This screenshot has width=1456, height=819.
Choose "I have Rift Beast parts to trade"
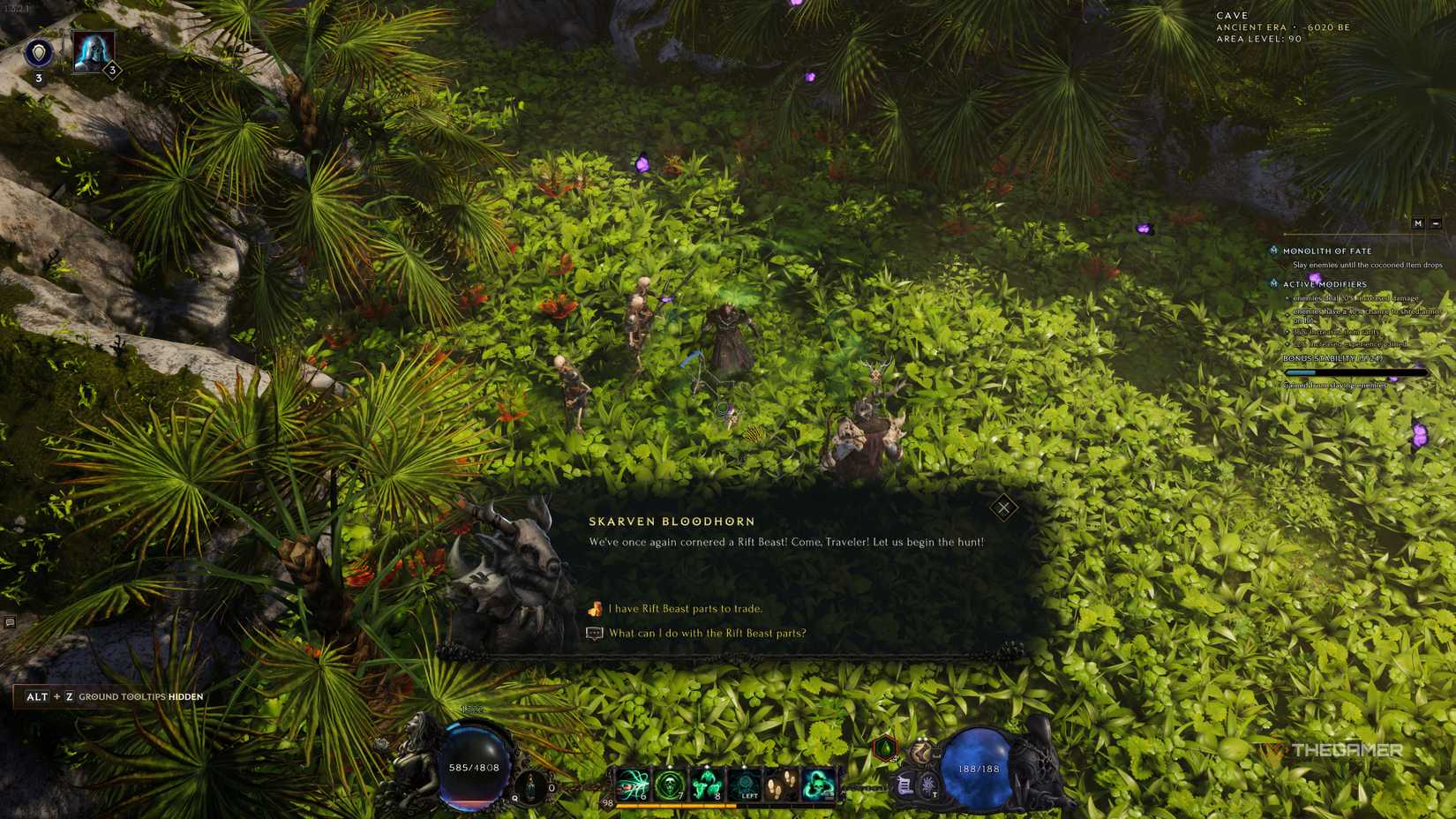[684, 609]
